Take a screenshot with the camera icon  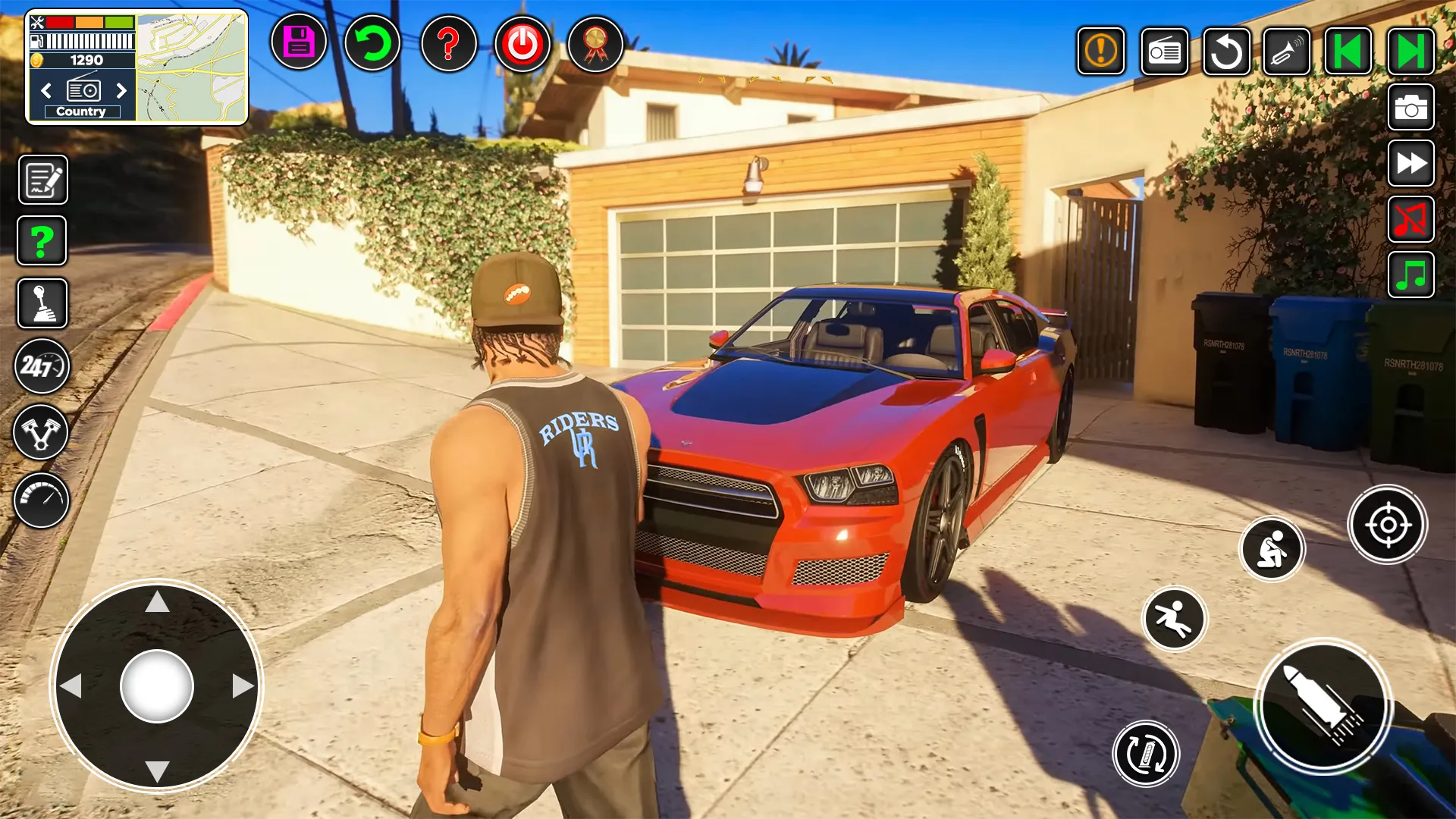click(1410, 107)
